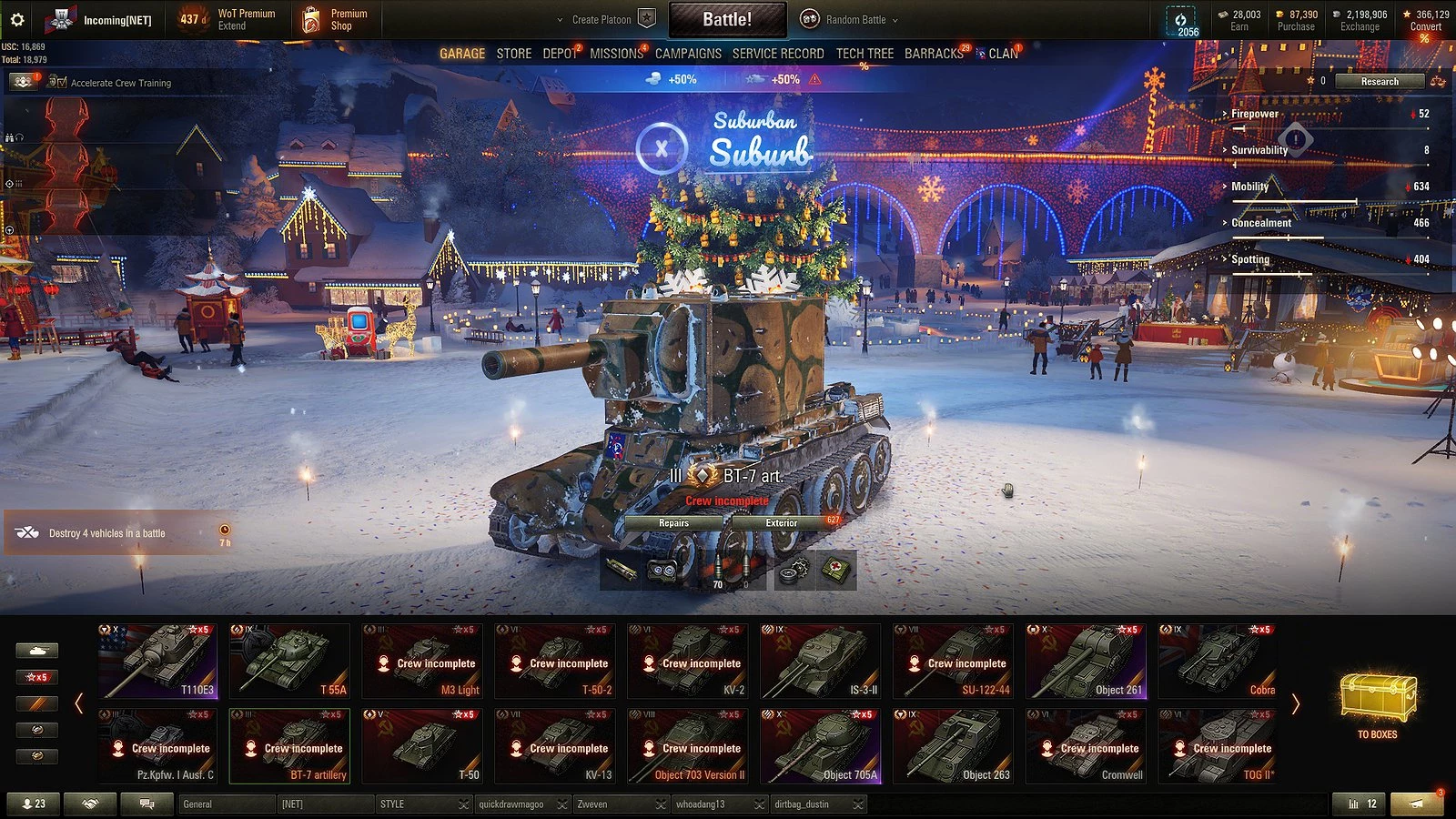This screenshot has width=1456, height=819.
Task: Click the Research button
Action: click(1379, 81)
